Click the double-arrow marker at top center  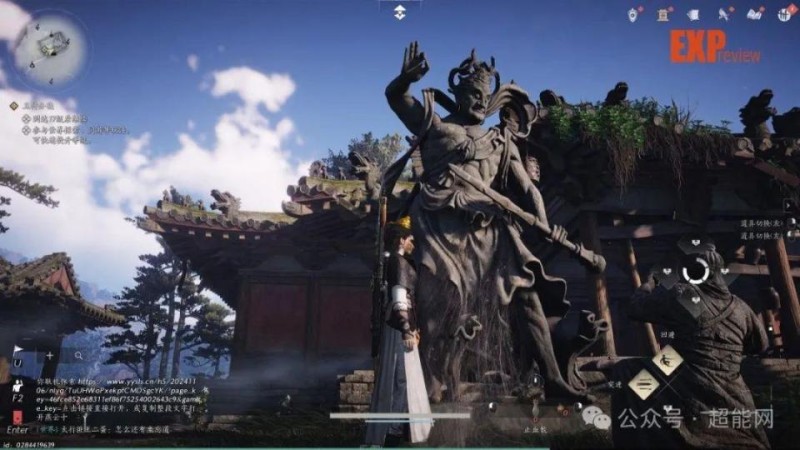[399, 11]
